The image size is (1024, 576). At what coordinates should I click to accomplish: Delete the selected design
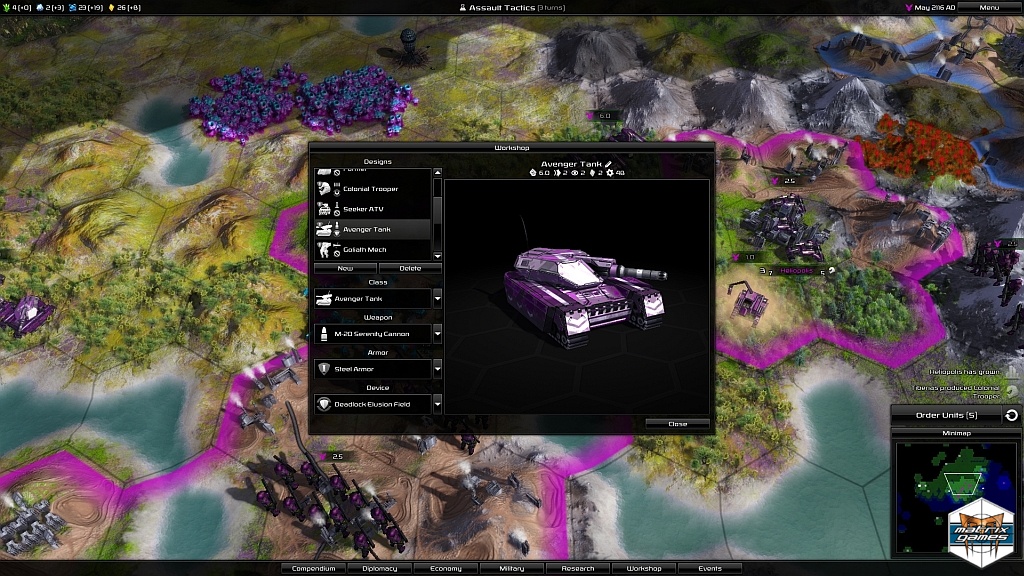tap(409, 268)
